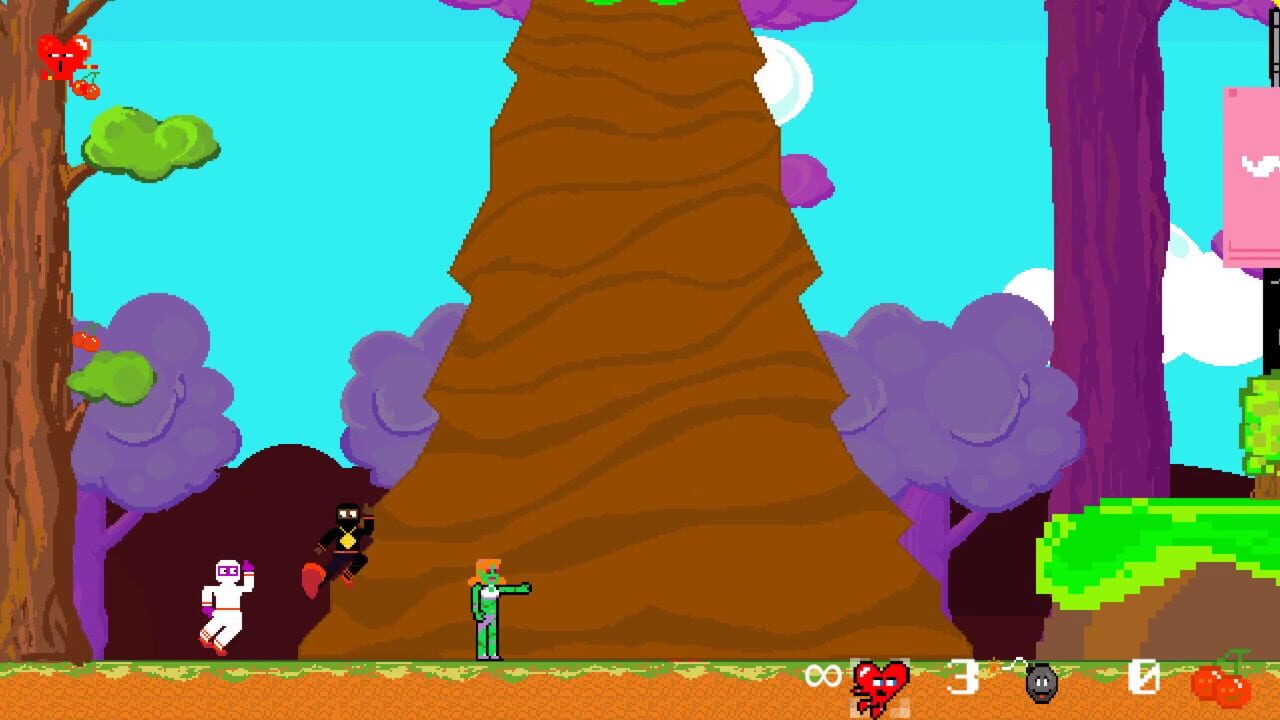The height and width of the screenshot is (720, 1280).
Task: Click the black bomb icon in HUD
Action: click(x=1041, y=684)
